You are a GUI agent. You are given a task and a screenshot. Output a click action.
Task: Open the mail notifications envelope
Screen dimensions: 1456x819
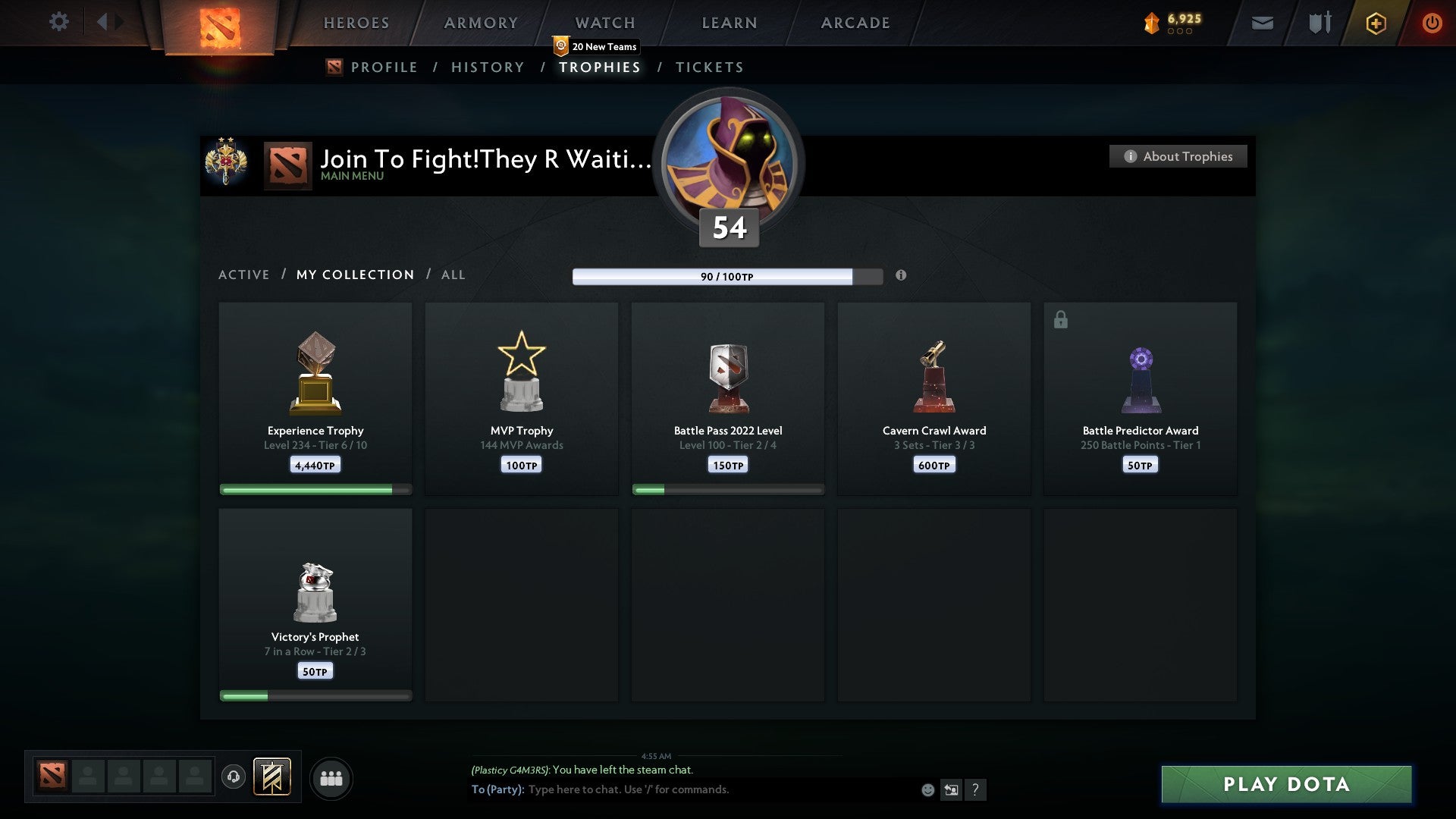click(1262, 23)
